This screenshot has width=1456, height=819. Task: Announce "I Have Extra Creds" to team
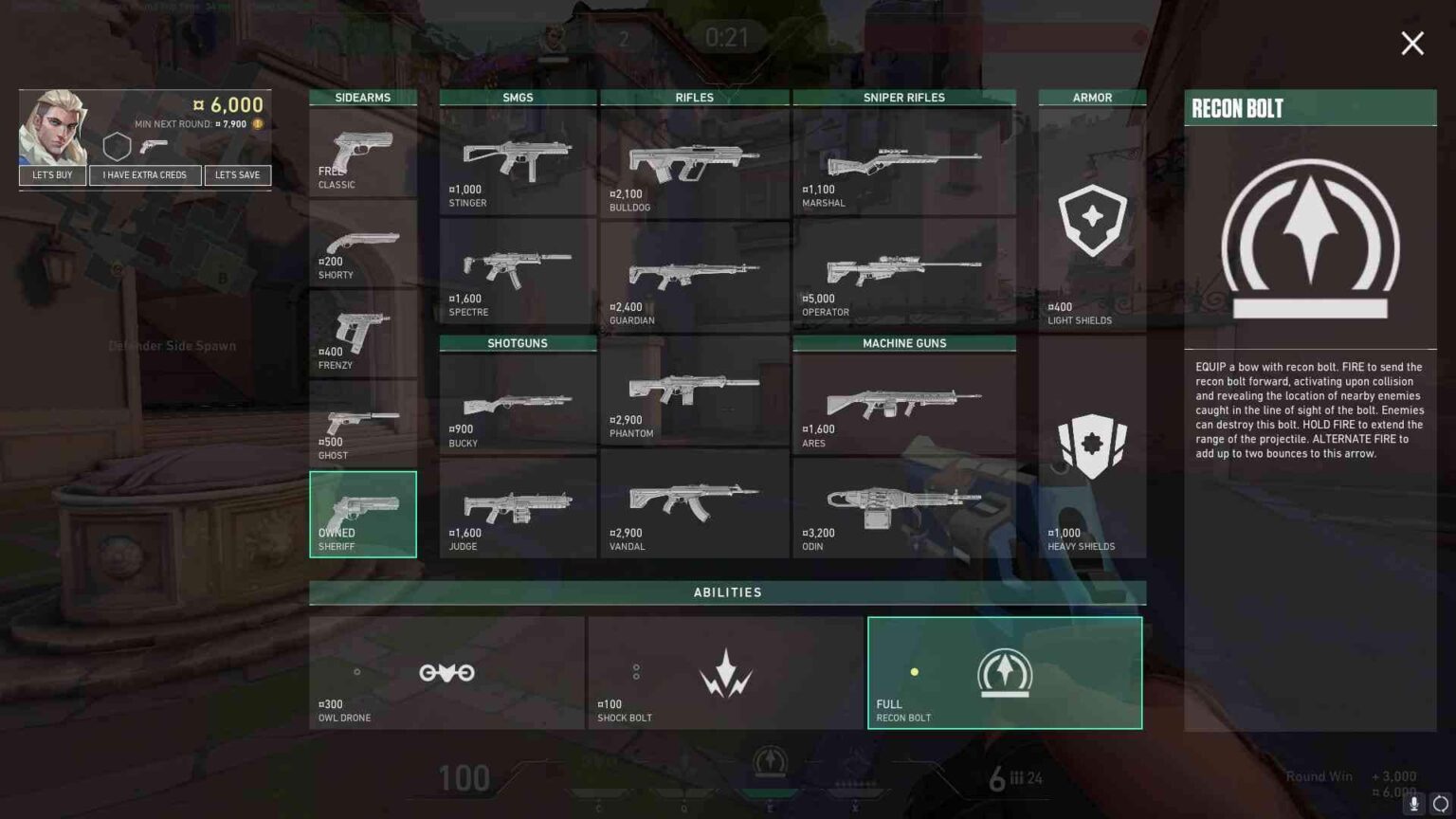coord(145,175)
